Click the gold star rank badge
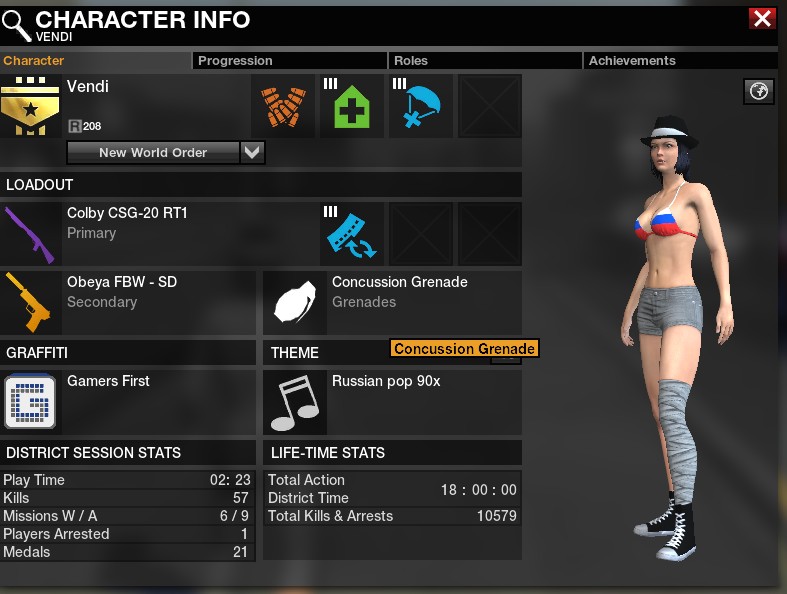Viewport: 787px width, 594px height. coord(31,106)
